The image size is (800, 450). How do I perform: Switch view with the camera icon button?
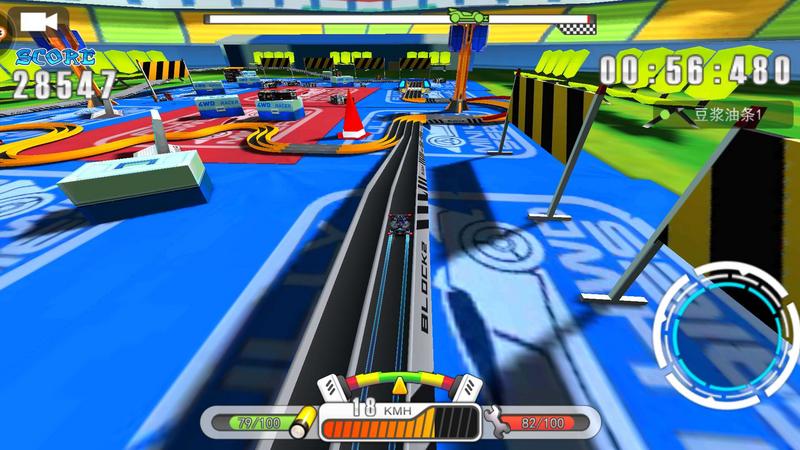pyautogui.click(x=37, y=22)
